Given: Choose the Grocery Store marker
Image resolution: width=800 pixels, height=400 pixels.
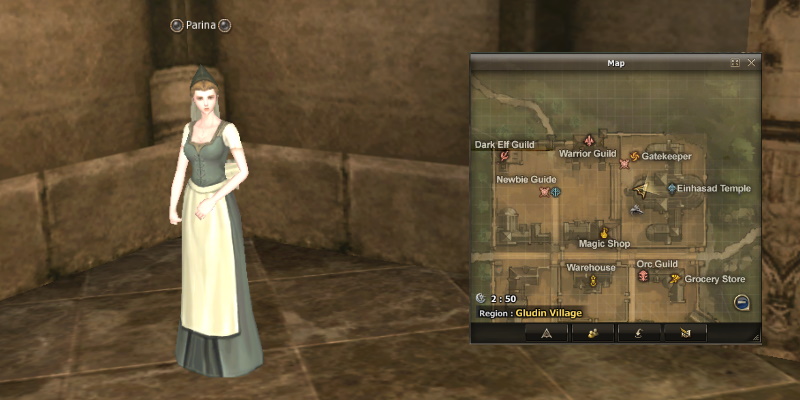Looking at the screenshot, I should tap(676, 279).
